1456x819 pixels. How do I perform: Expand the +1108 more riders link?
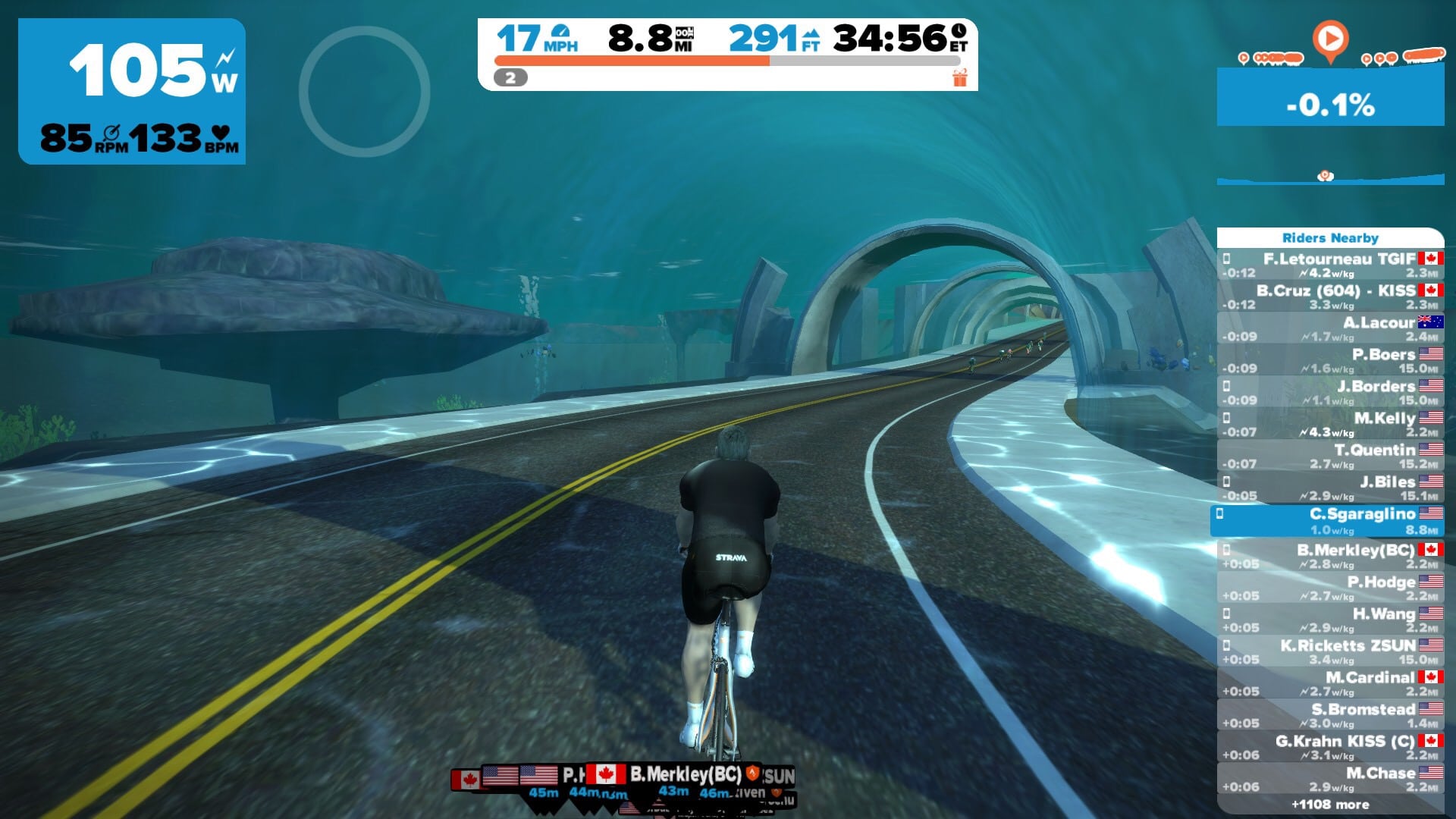[x=1330, y=805]
